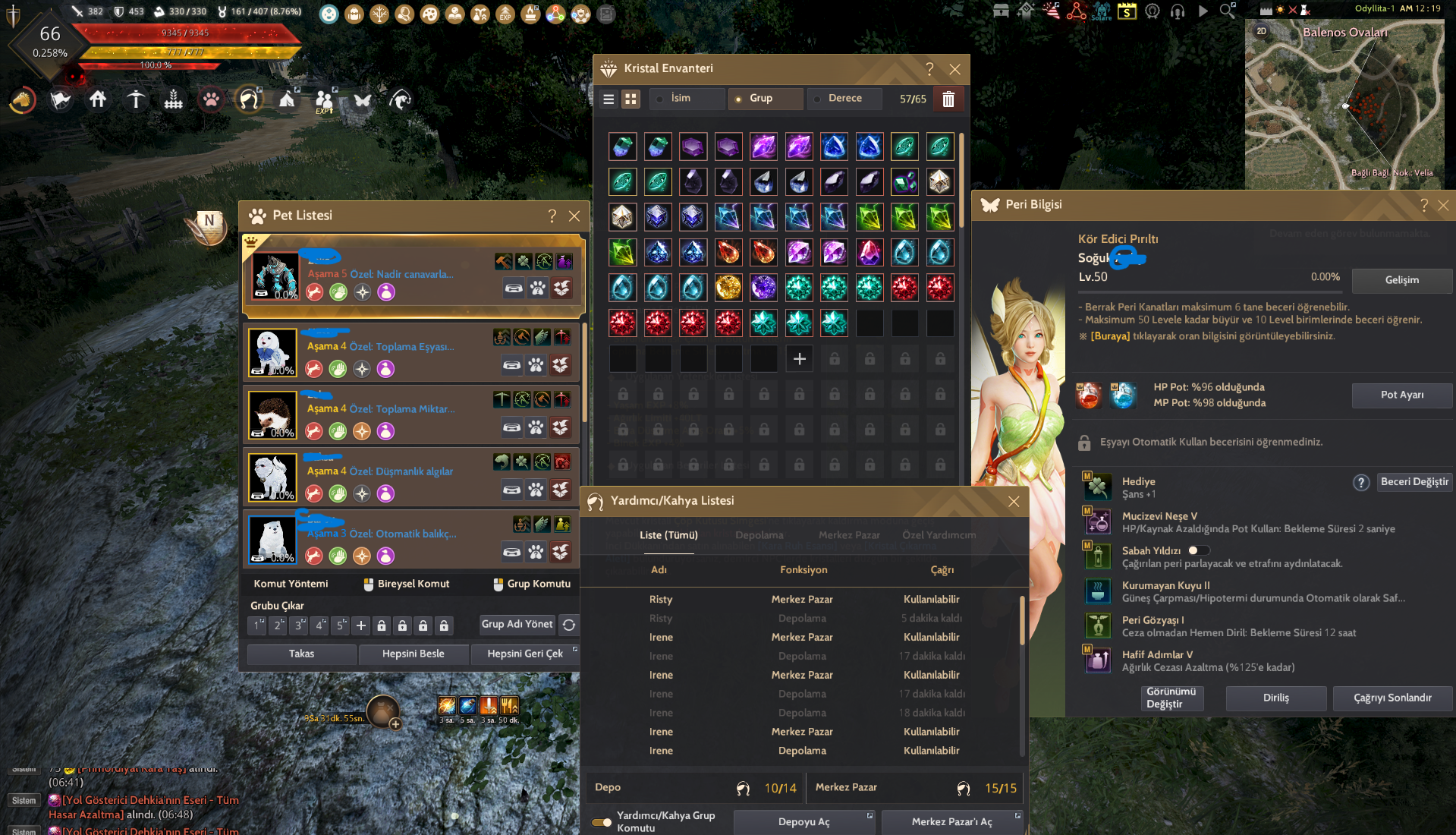1456x835 pixels.
Task: Click the Hediye clover skill icon
Action: coord(1098,486)
